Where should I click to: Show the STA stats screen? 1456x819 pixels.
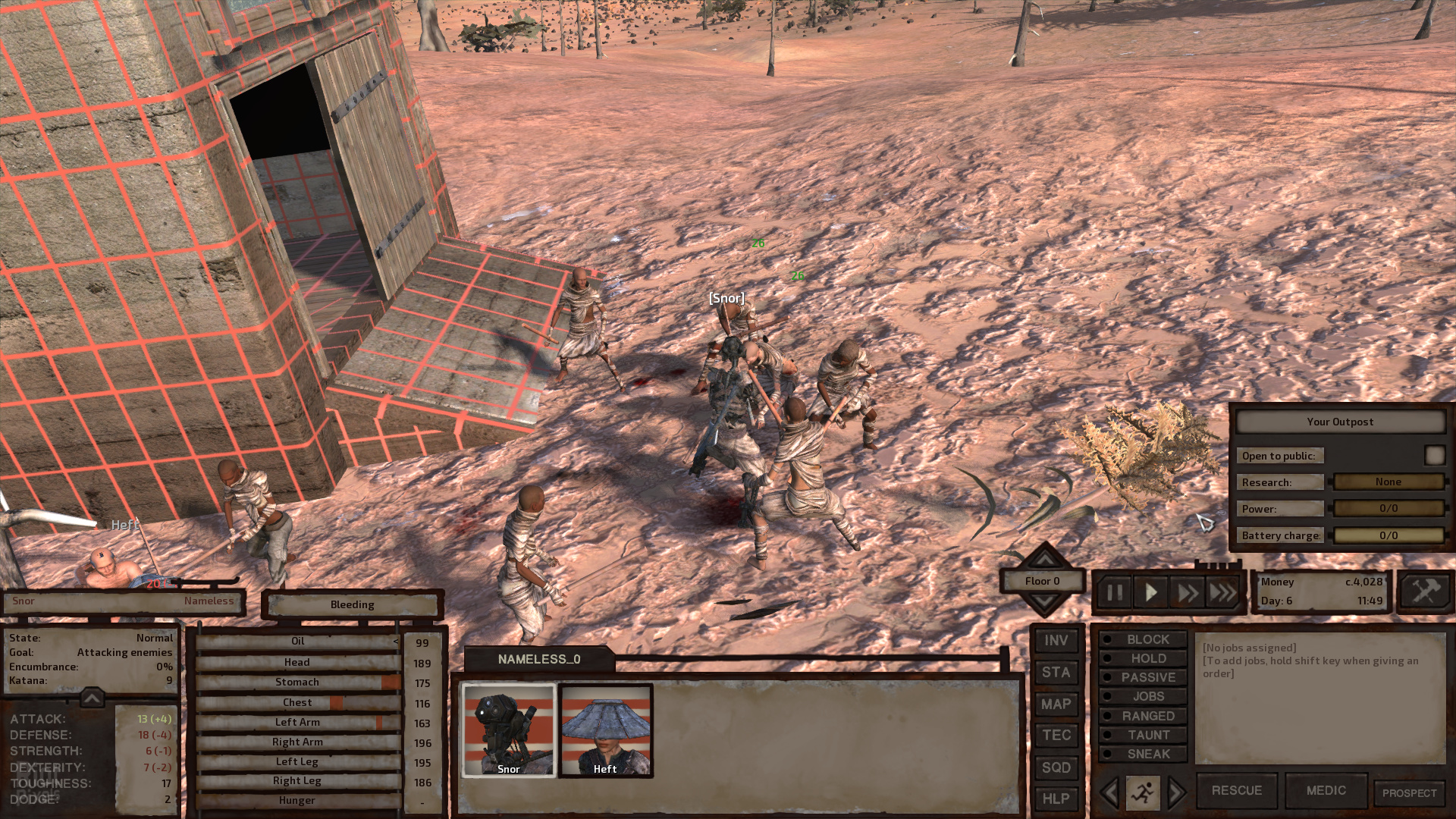[1056, 673]
